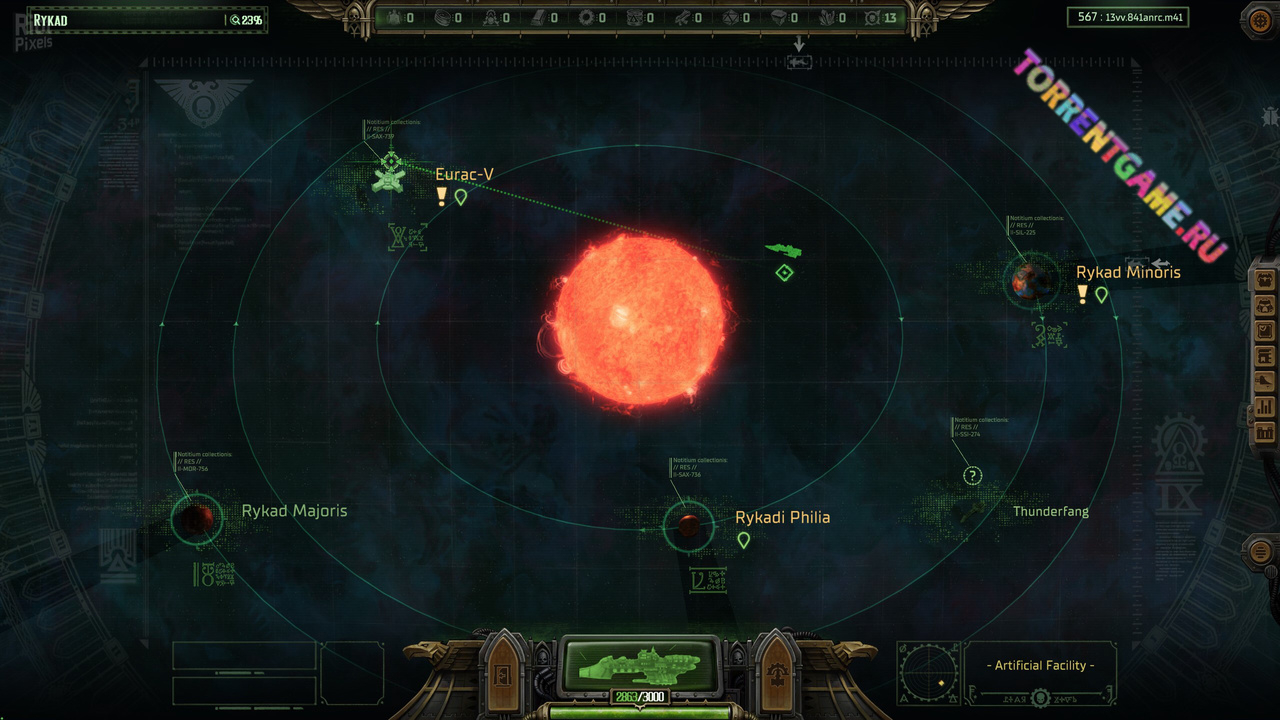Select the Eurac-V planet marker
The height and width of the screenshot is (720, 1280).
389,175
